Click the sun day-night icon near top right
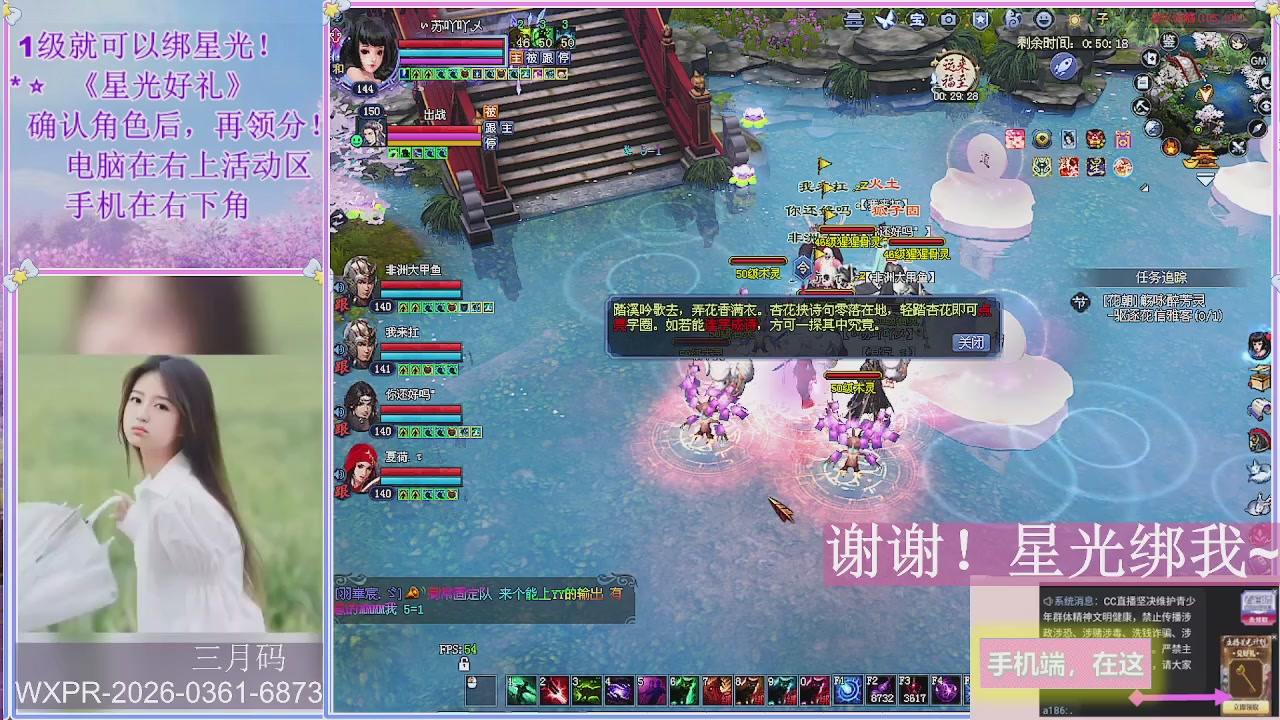This screenshot has width=1280, height=720. [x=1075, y=19]
